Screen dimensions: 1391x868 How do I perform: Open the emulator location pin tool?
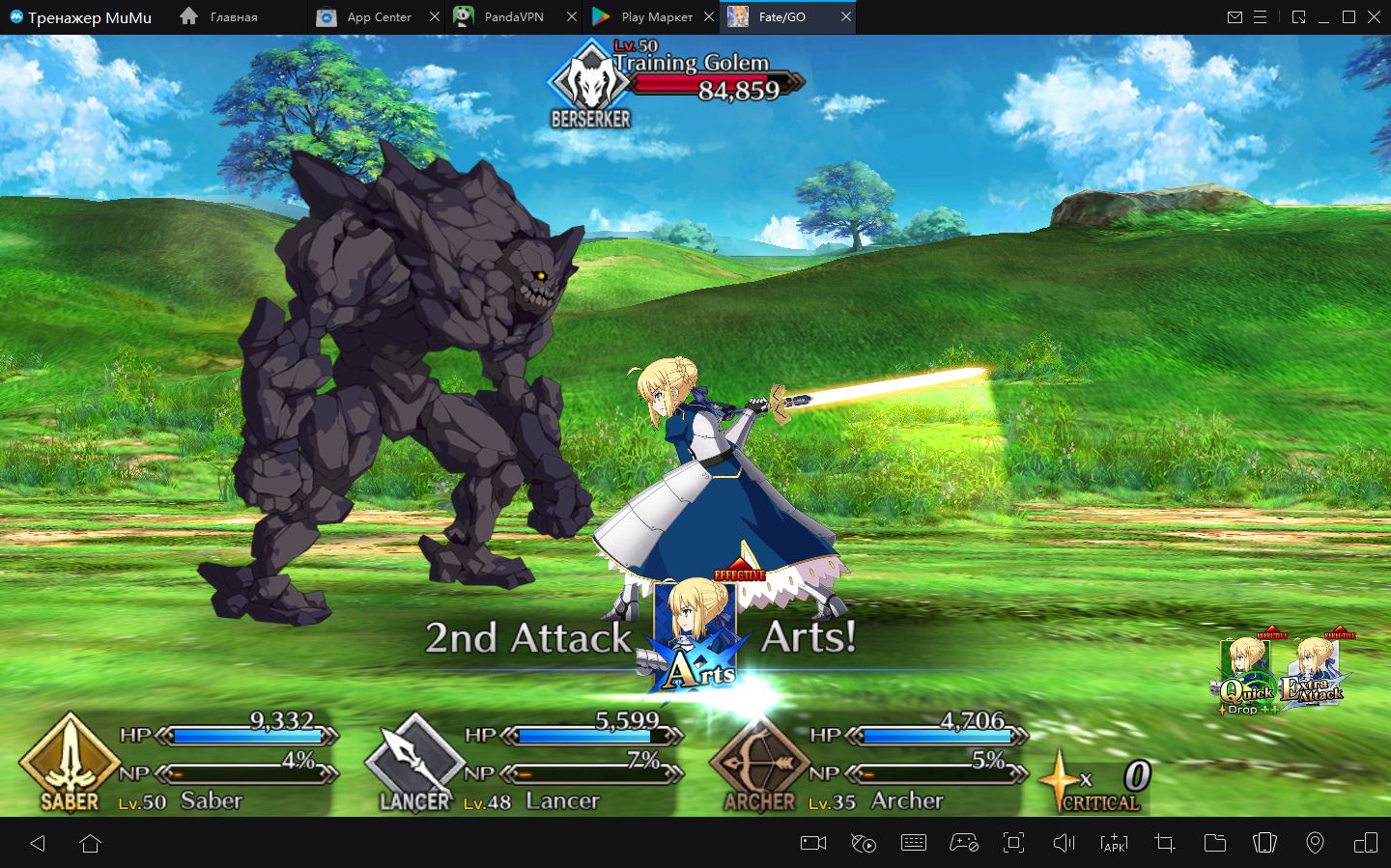click(x=1315, y=844)
